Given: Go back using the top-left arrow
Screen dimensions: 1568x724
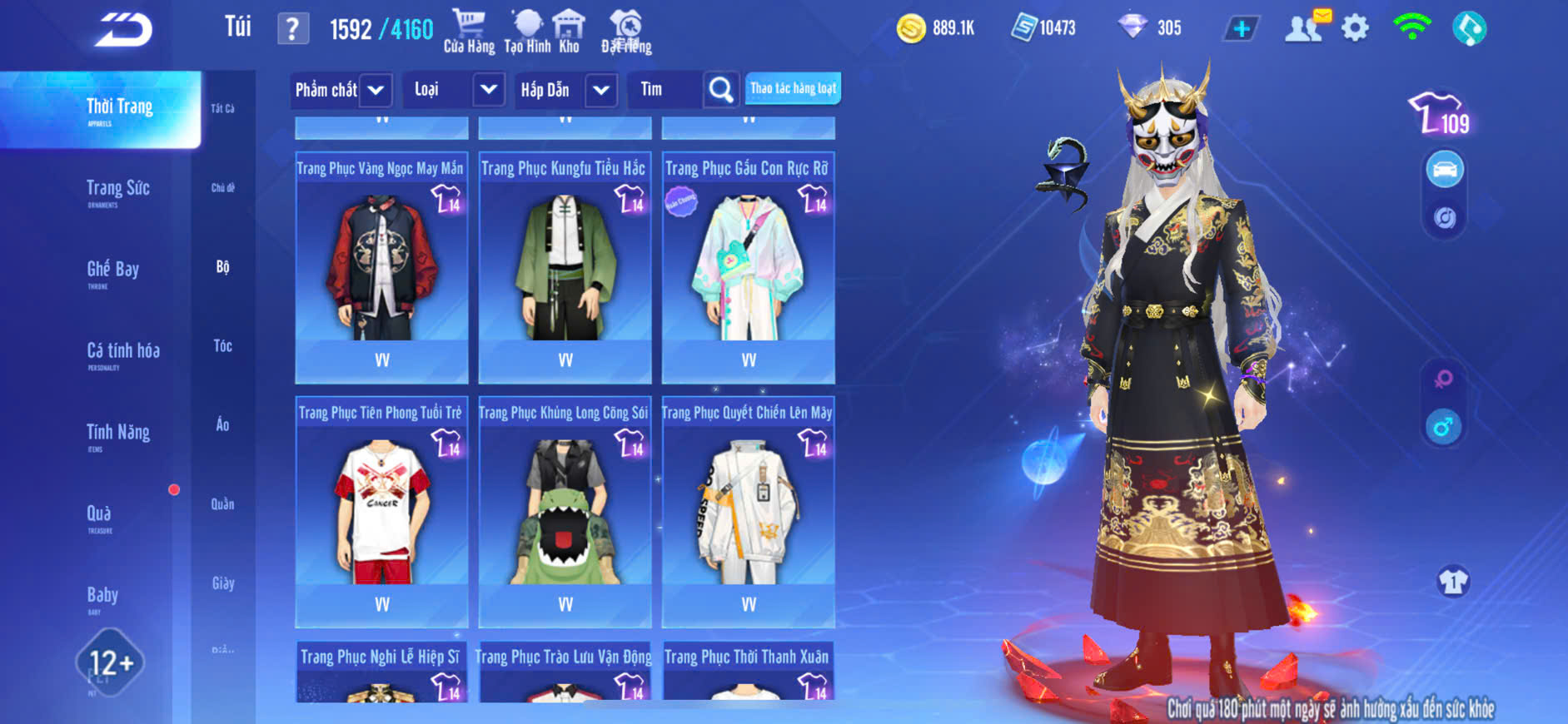Looking at the screenshot, I should (123, 30).
